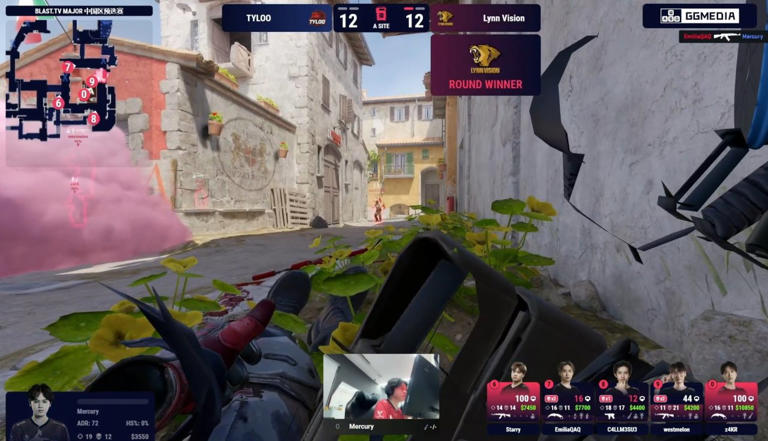Open Mercury's spectated player stats panel
This screenshot has height=441, width=768.
point(80,415)
